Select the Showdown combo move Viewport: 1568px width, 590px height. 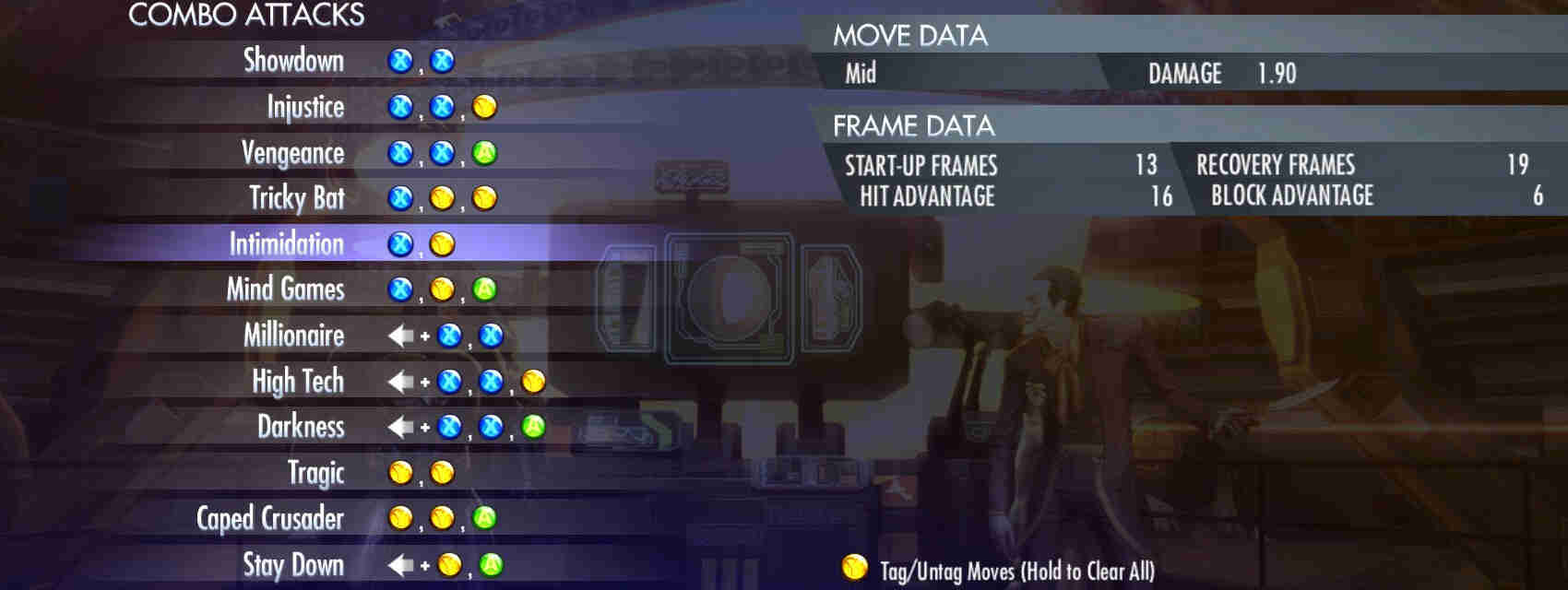pyautogui.click(x=293, y=61)
